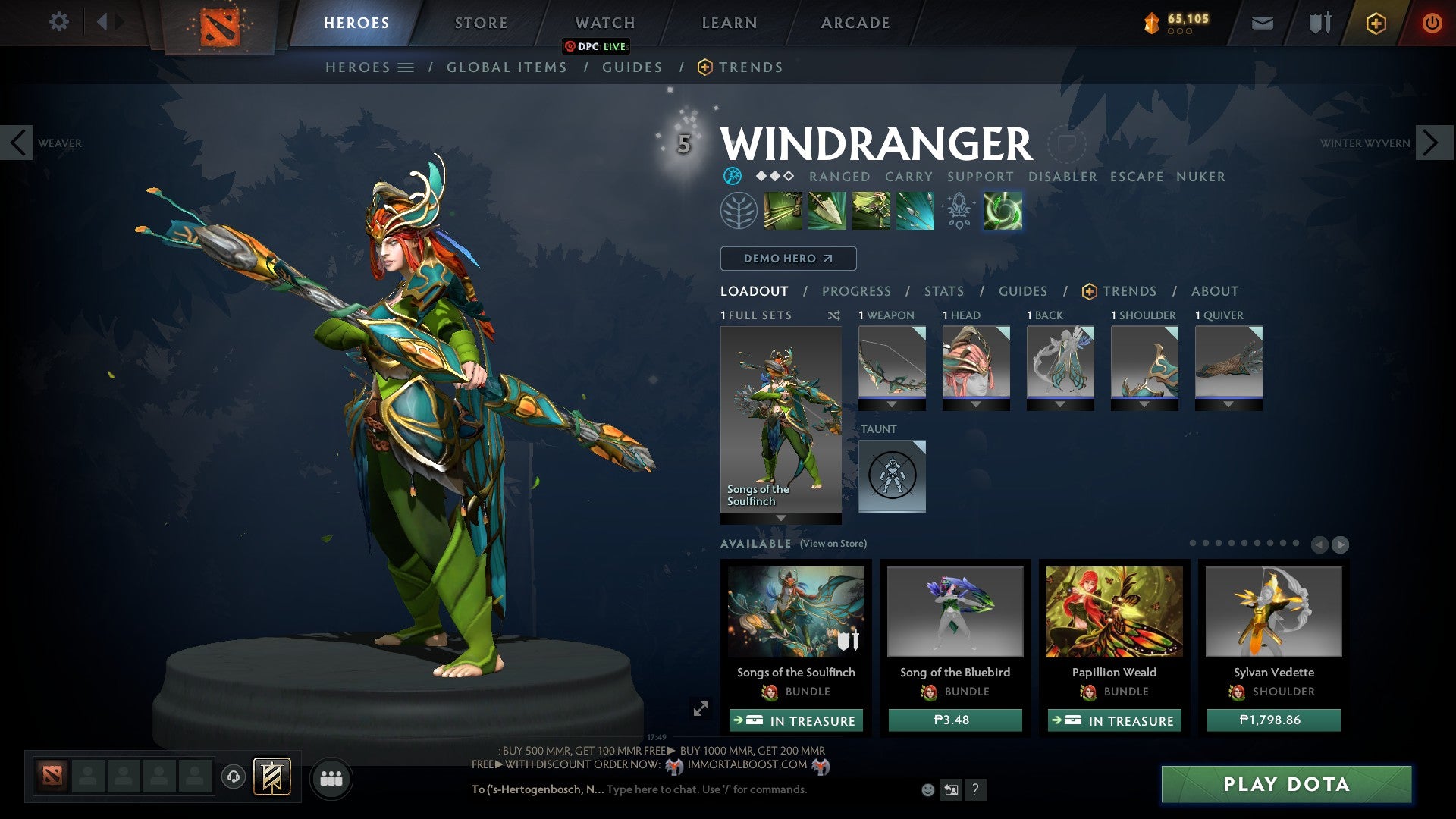Open the Heroes hamburger menu
Image resolution: width=1456 pixels, height=819 pixels.
click(406, 67)
